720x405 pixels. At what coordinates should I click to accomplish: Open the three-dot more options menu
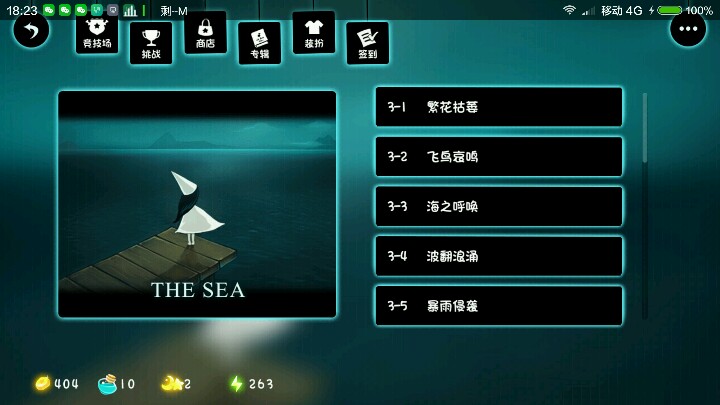point(687,30)
